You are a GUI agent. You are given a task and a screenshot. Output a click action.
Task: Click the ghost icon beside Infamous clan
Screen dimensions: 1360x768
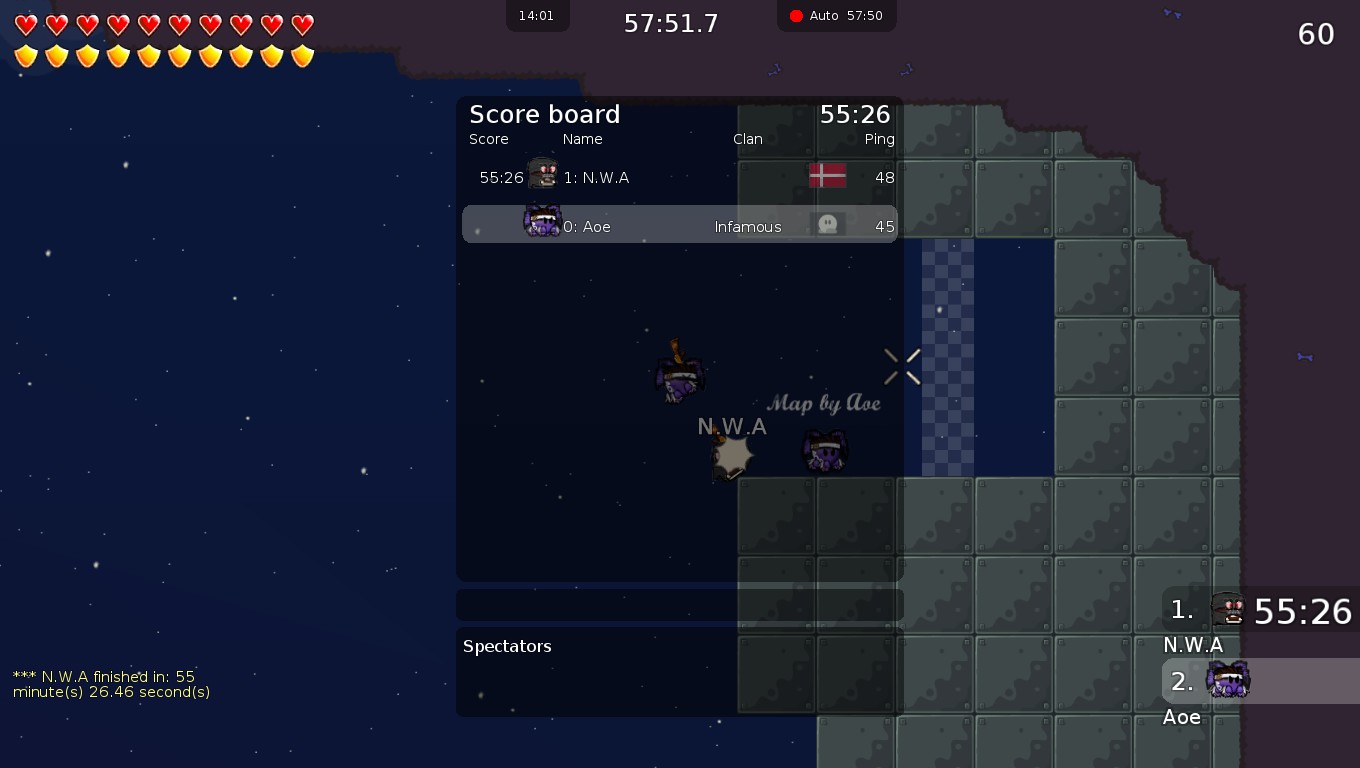(x=827, y=224)
